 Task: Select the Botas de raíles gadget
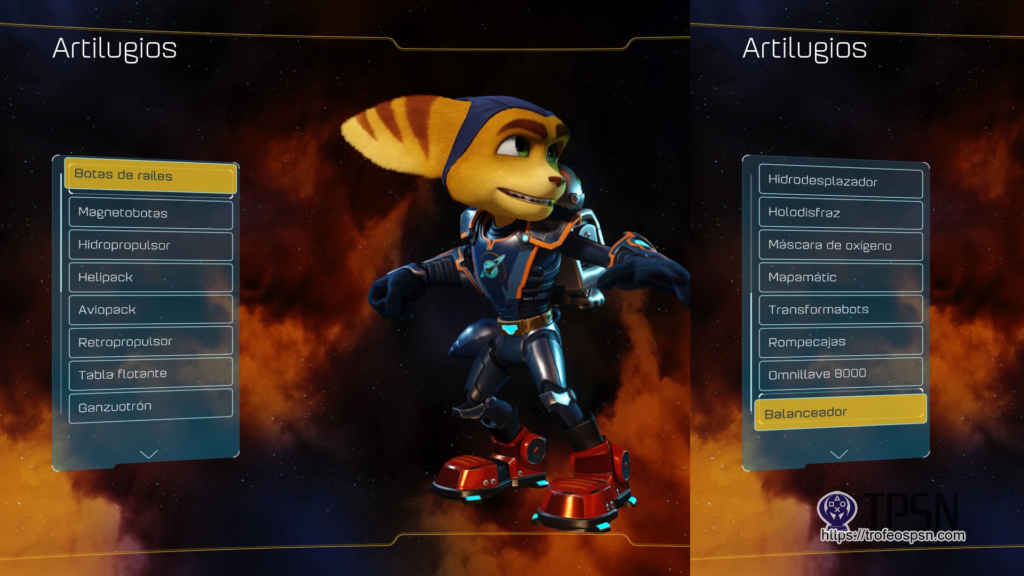point(150,176)
